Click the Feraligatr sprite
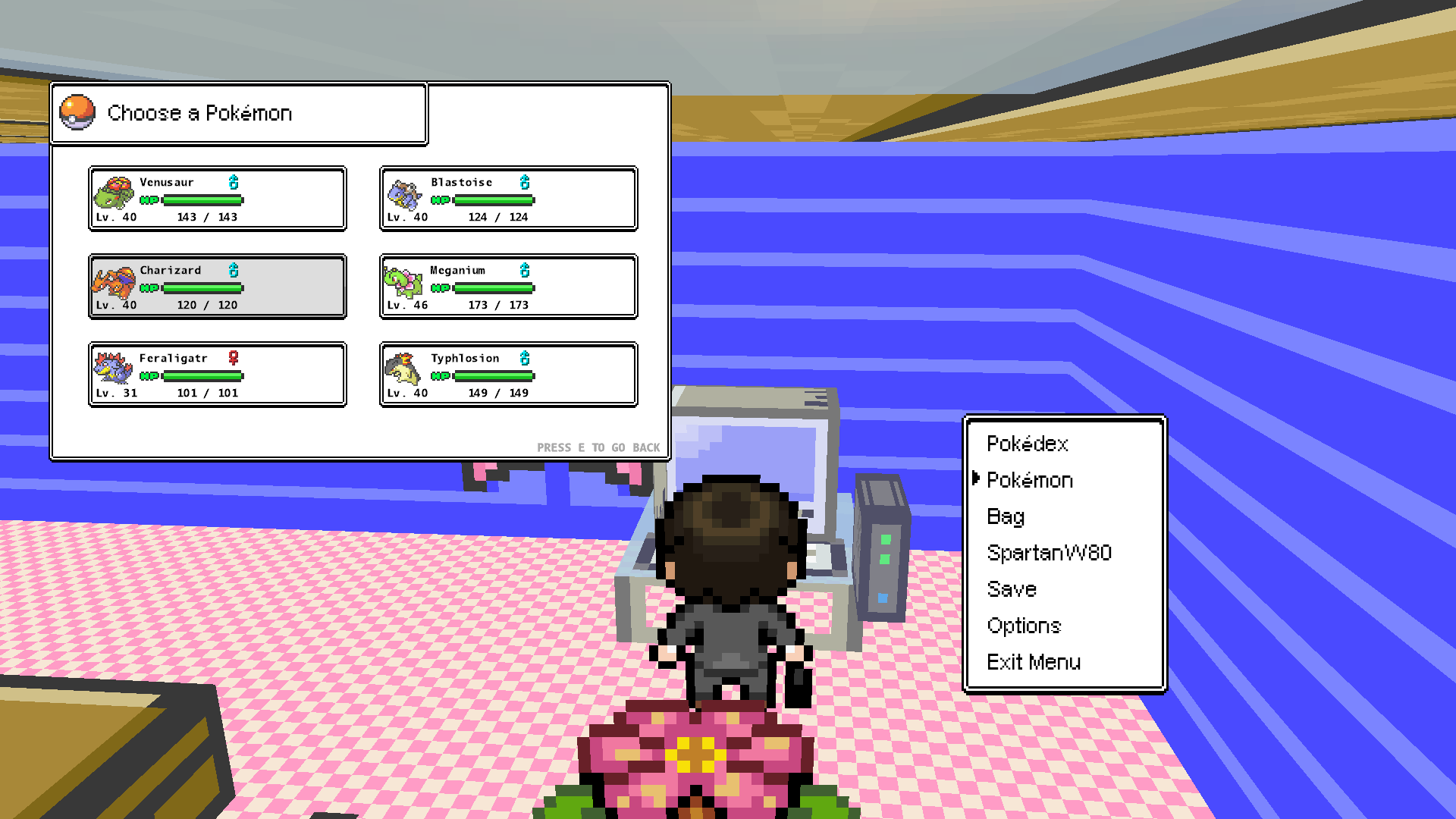The height and width of the screenshot is (819, 1456). pos(111,368)
